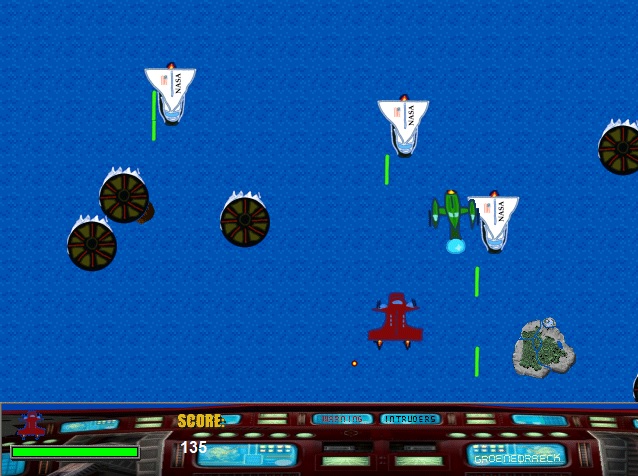
Task: Click the GROENEDRAECK display panel
Action: tap(516, 455)
